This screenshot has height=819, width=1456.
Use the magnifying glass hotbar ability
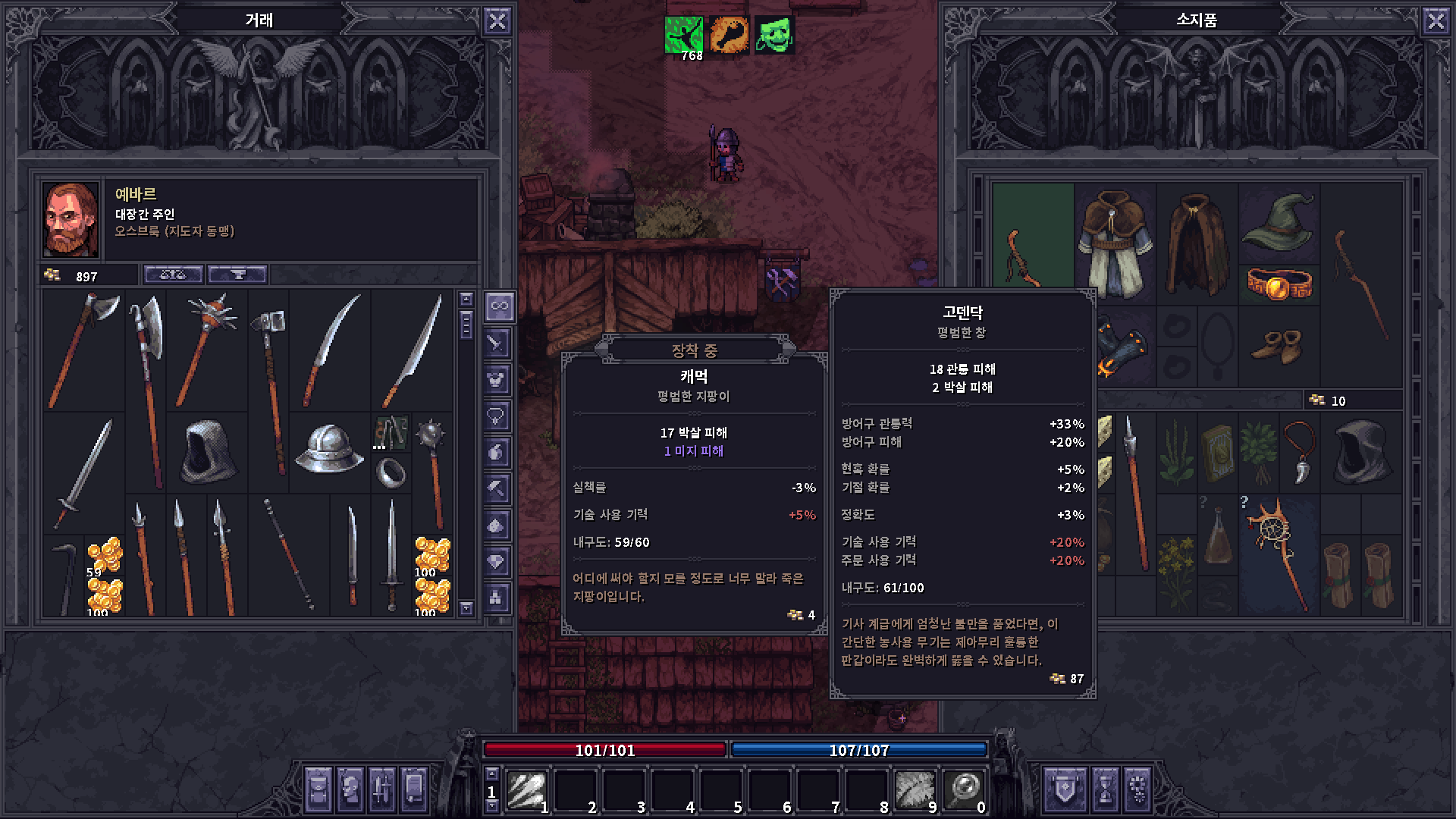coord(964,791)
